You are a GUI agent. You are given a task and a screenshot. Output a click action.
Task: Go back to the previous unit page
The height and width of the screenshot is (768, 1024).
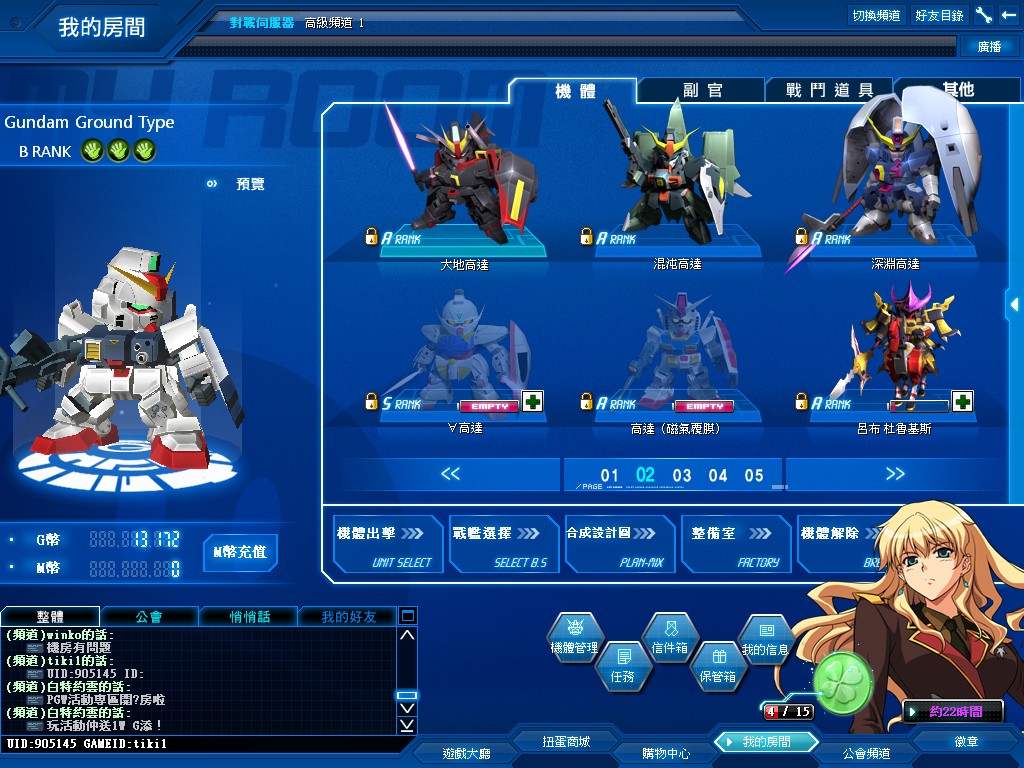pos(450,474)
